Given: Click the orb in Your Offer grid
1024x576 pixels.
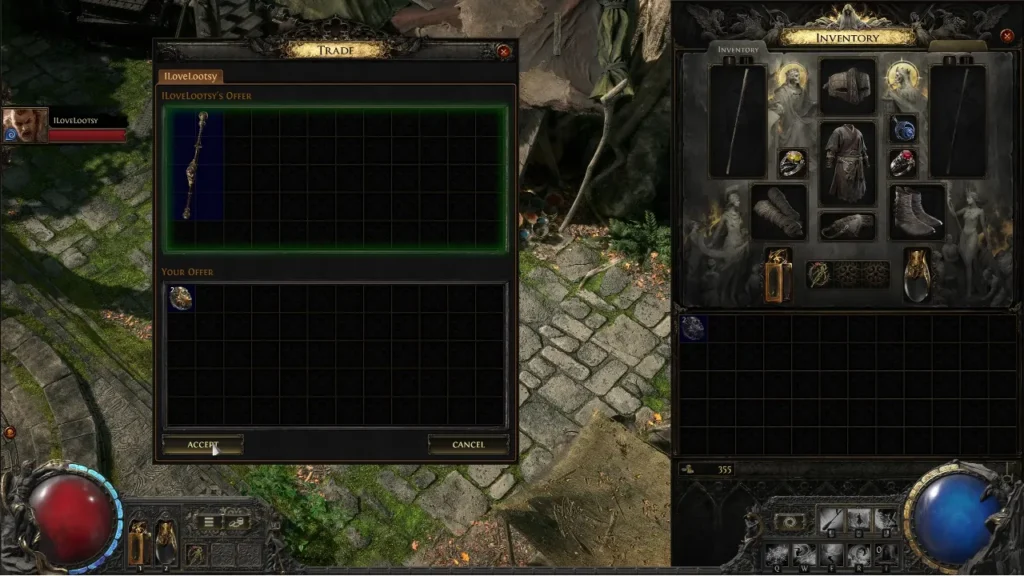Looking at the screenshot, I should coord(181,298).
